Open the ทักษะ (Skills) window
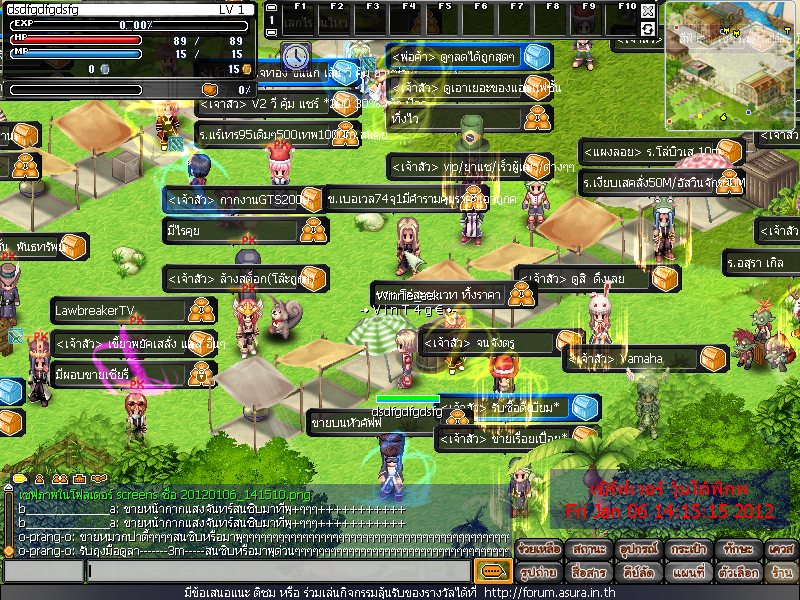This screenshot has width=800, height=600. click(735, 548)
